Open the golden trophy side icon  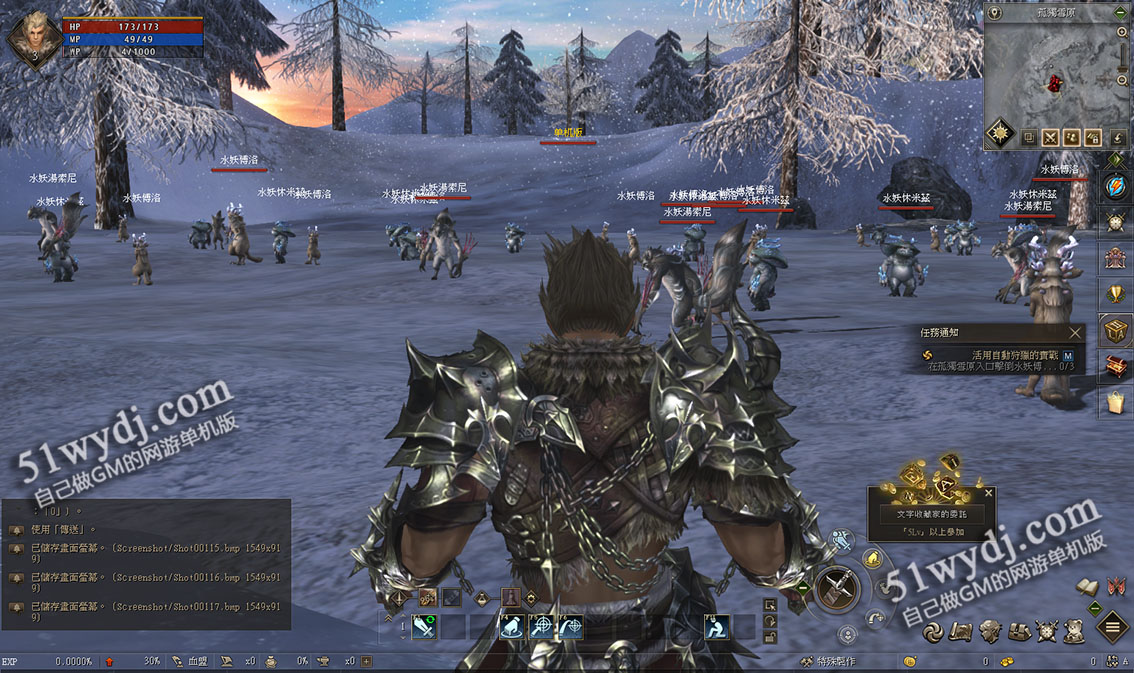[1116, 293]
